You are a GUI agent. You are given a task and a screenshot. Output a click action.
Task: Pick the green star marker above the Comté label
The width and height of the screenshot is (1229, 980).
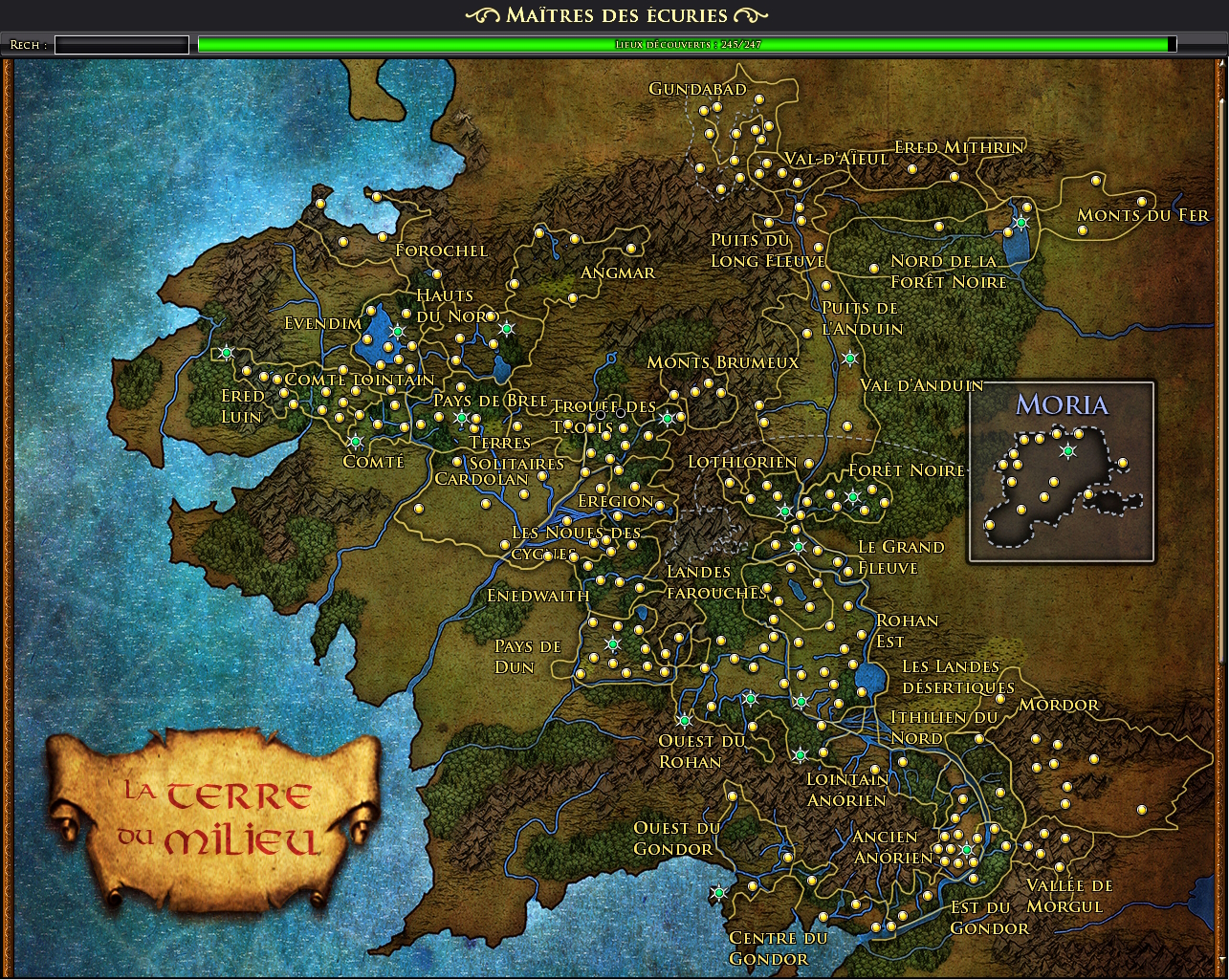point(356,442)
